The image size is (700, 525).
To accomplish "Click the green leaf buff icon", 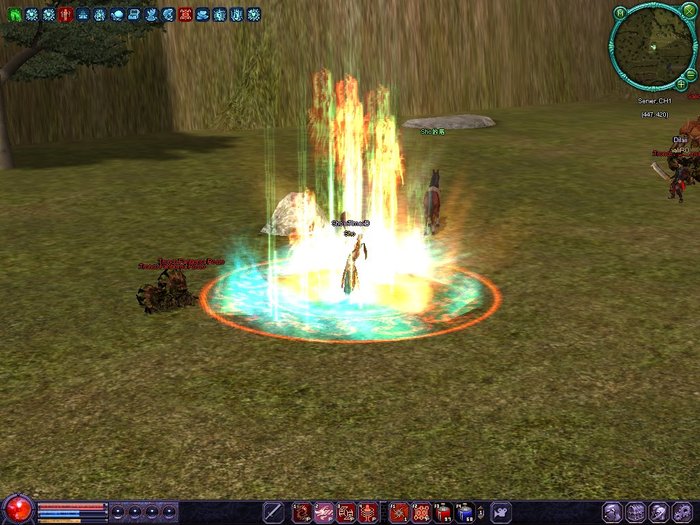I will (14, 15).
